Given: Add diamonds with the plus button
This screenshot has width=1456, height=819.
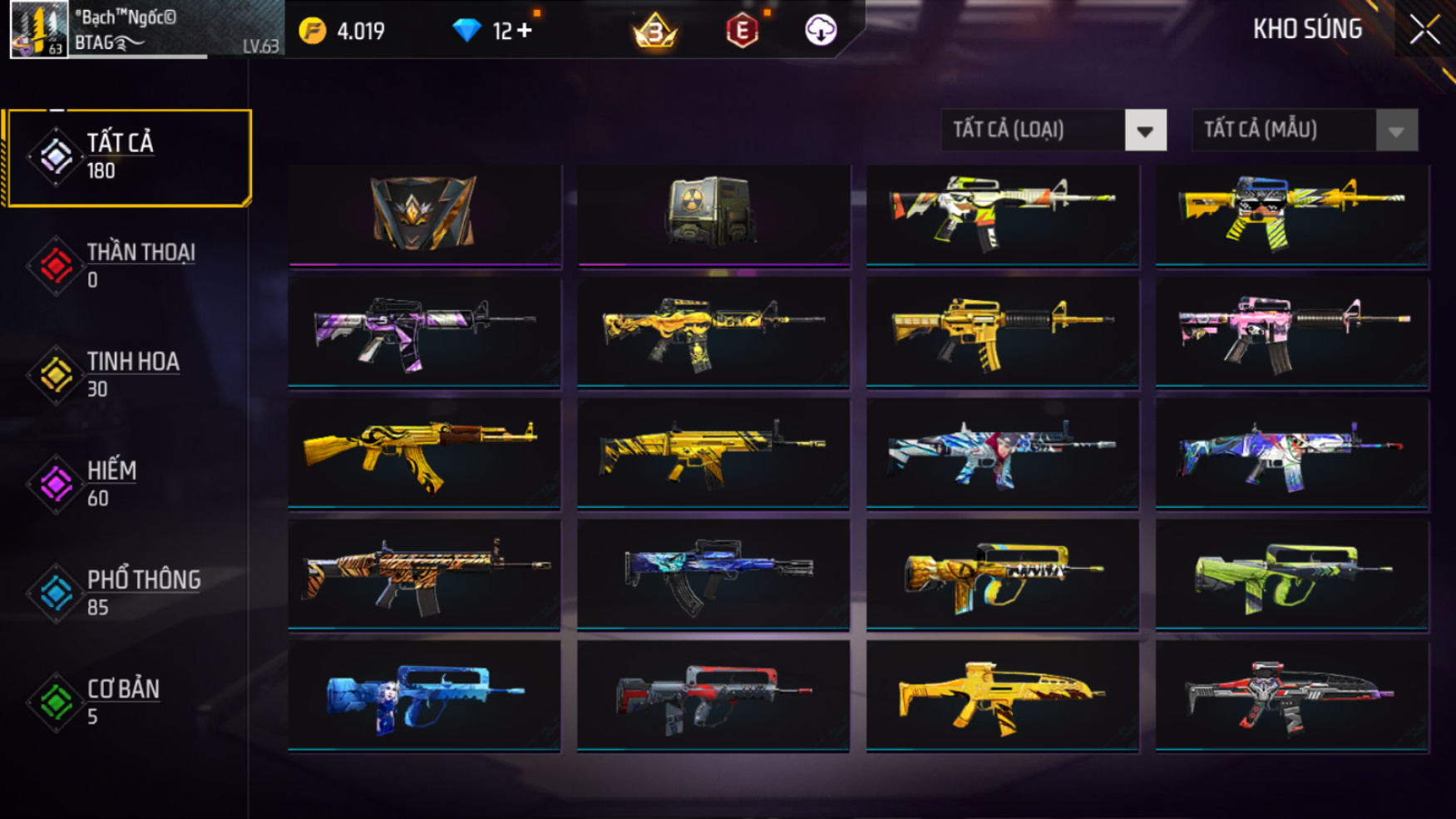Looking at the screenshot, I should click(x=524, y=31).
